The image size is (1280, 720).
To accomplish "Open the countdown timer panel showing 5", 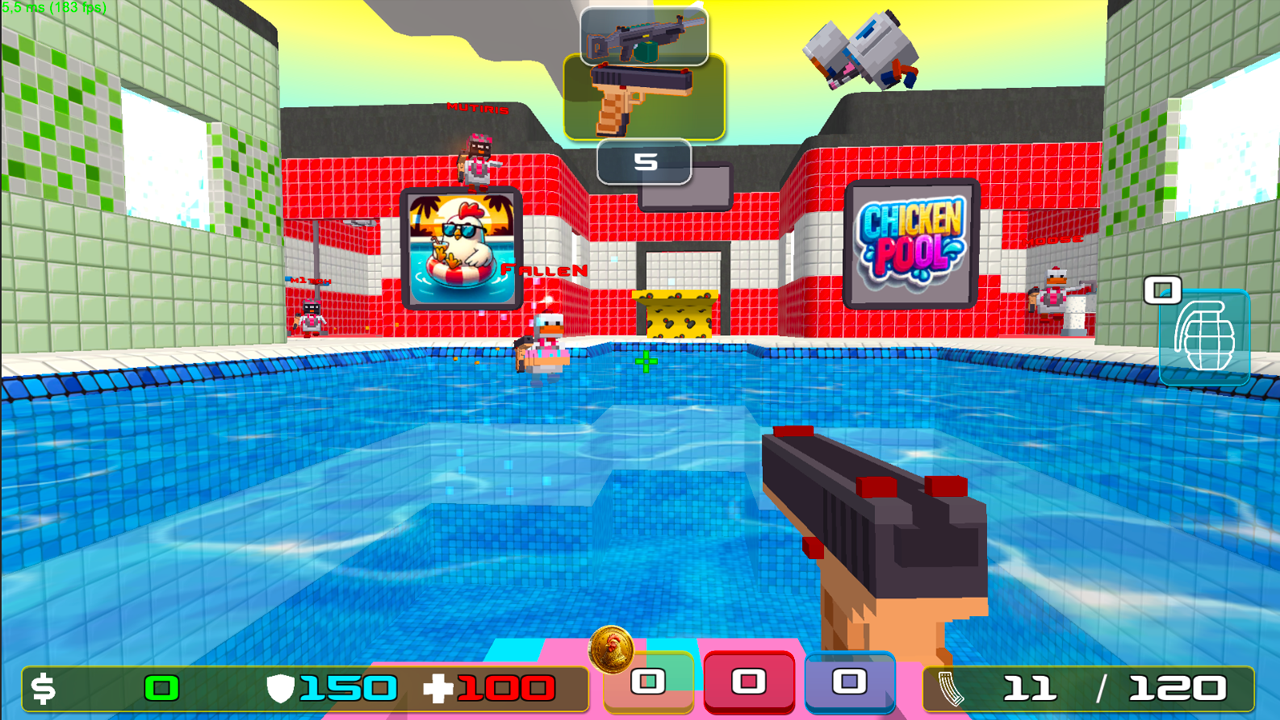I will [645, 160].
